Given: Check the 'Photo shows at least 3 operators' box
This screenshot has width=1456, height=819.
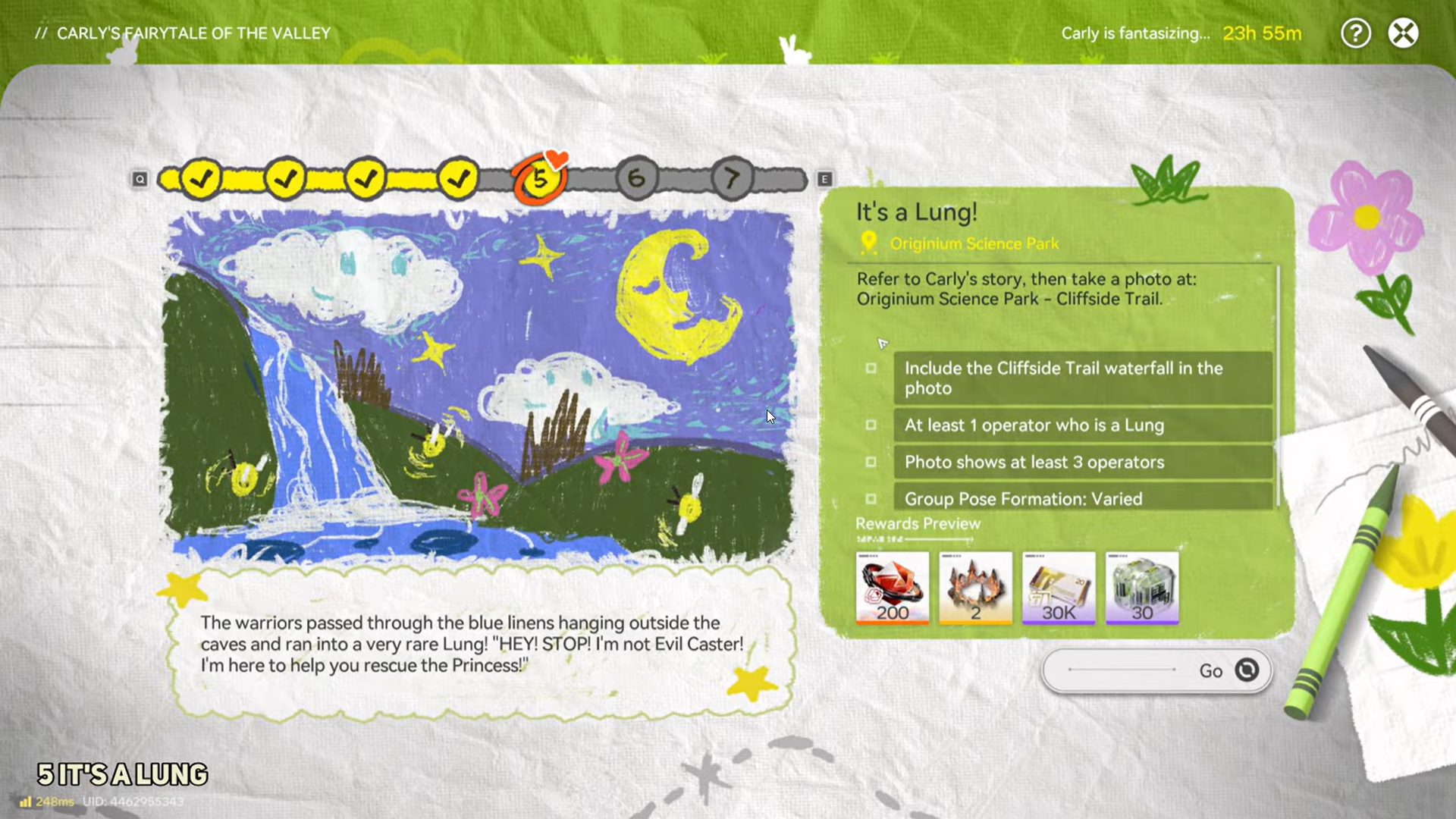Looking at the screenshot, I should pyautogui.click(x=870, y=462).
